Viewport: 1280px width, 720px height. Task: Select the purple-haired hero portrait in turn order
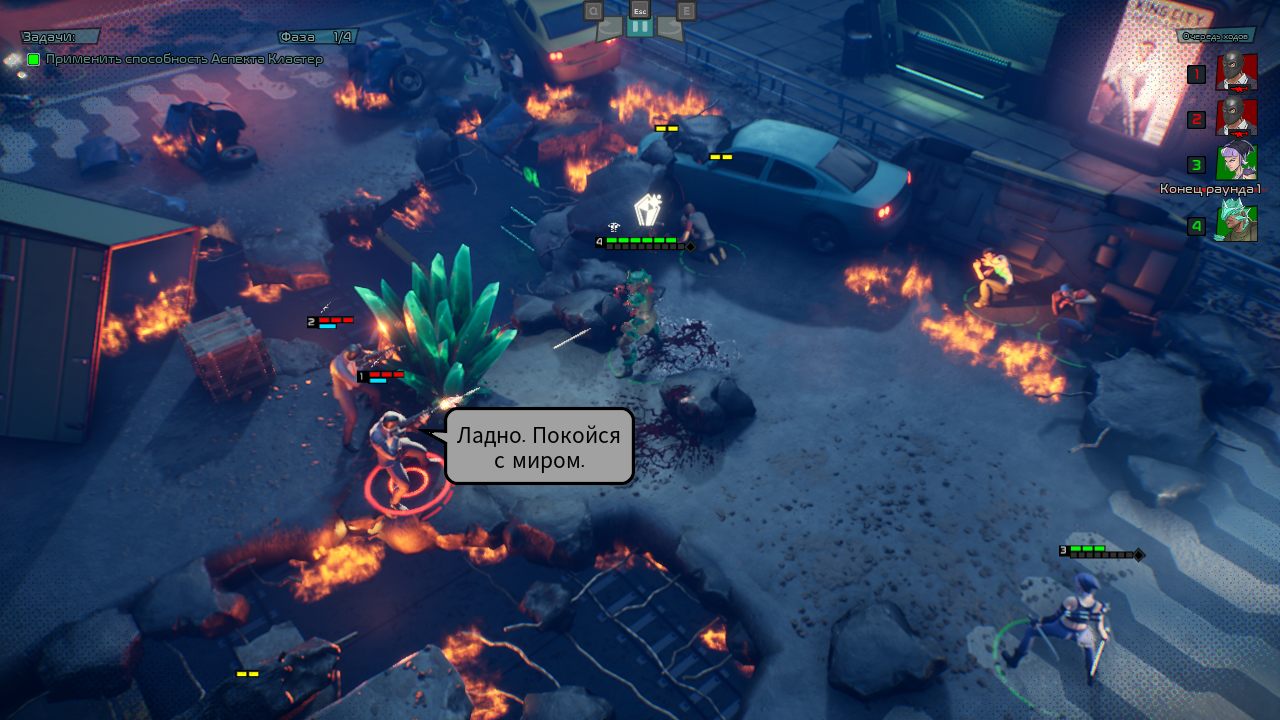pyautogui.click(x=1236, y=163)
